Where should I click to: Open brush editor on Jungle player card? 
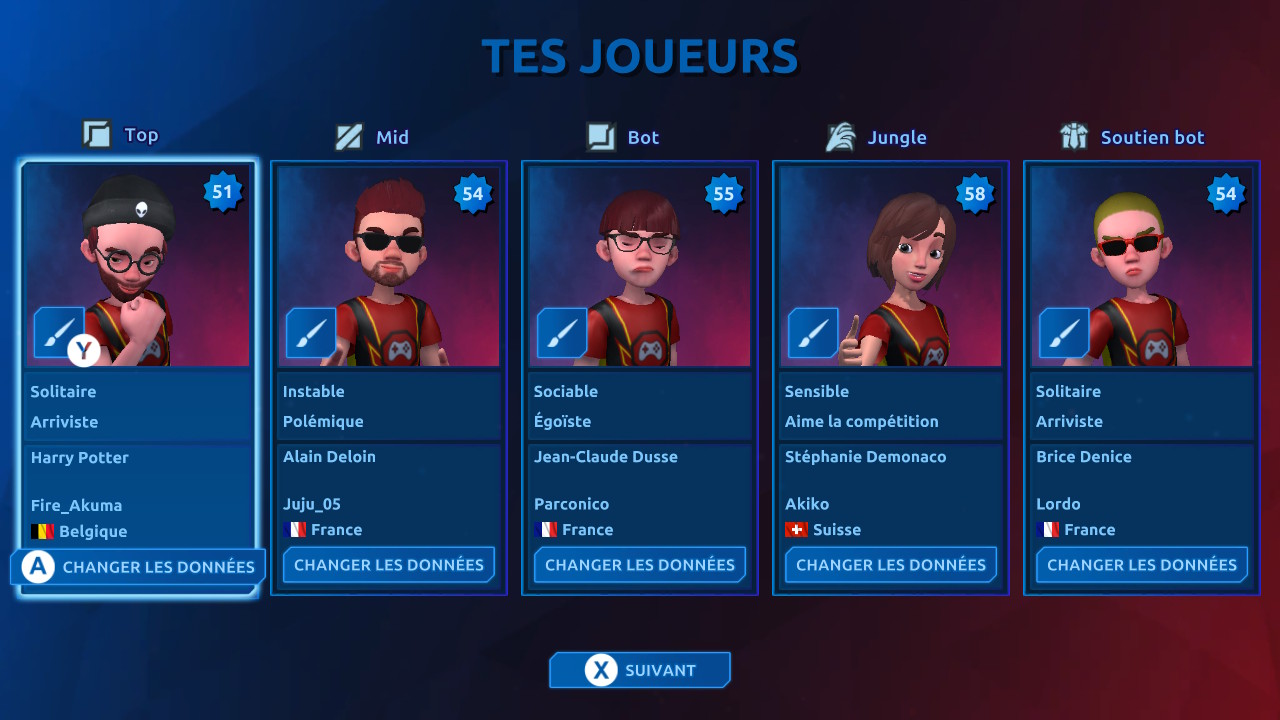click(812, 332)
